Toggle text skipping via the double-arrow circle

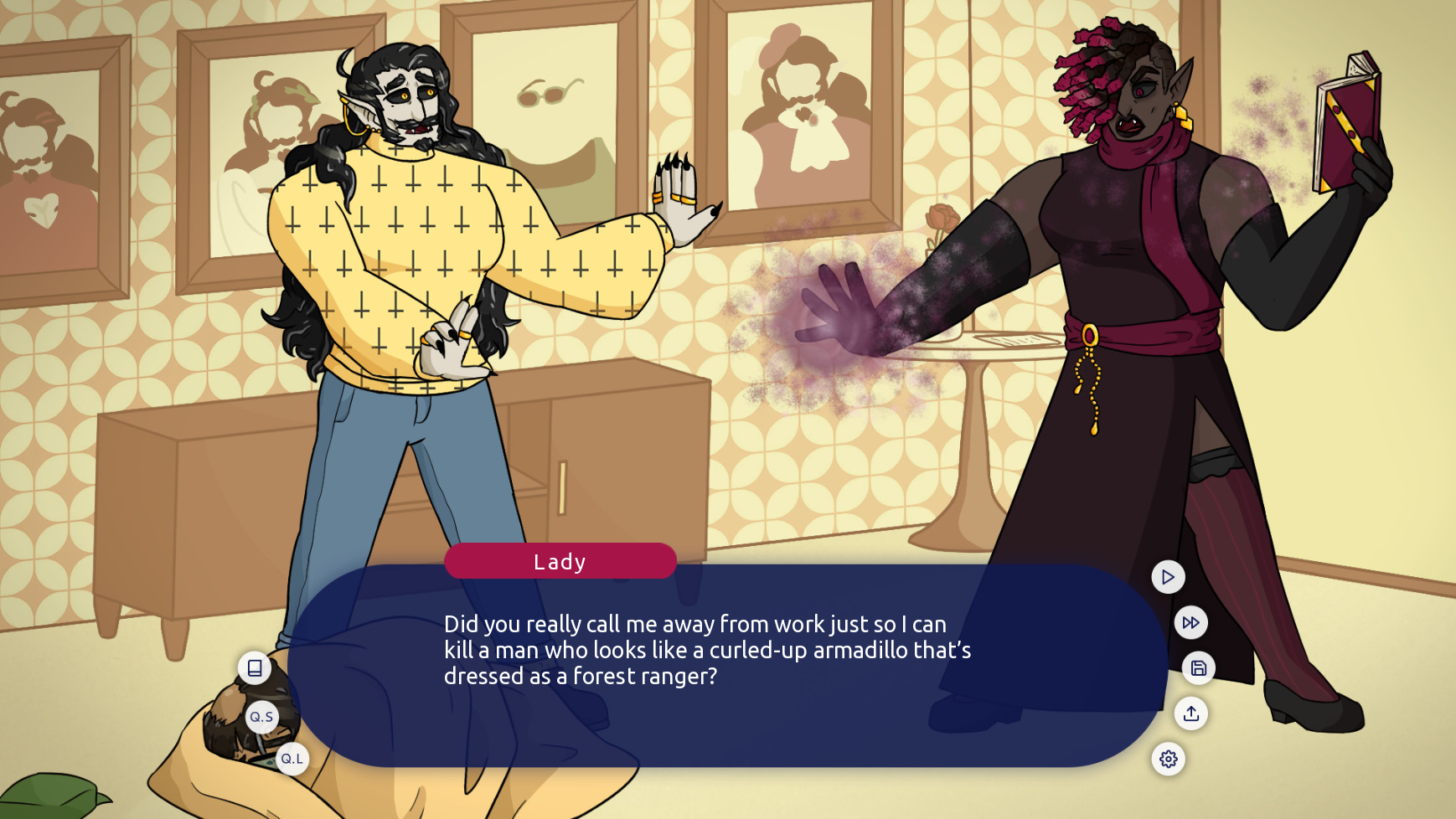(1190, 622)
